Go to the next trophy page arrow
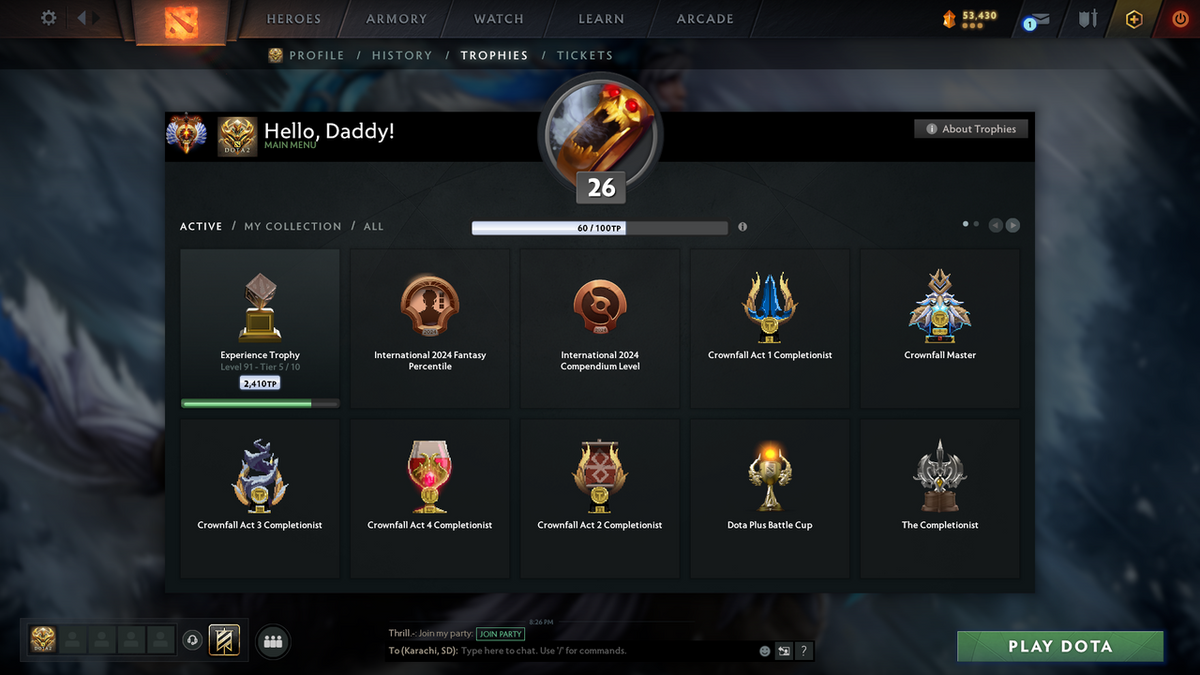The width and height of the screenshot is (1200, 675). pyautogui.click(x=1013, y=226)
